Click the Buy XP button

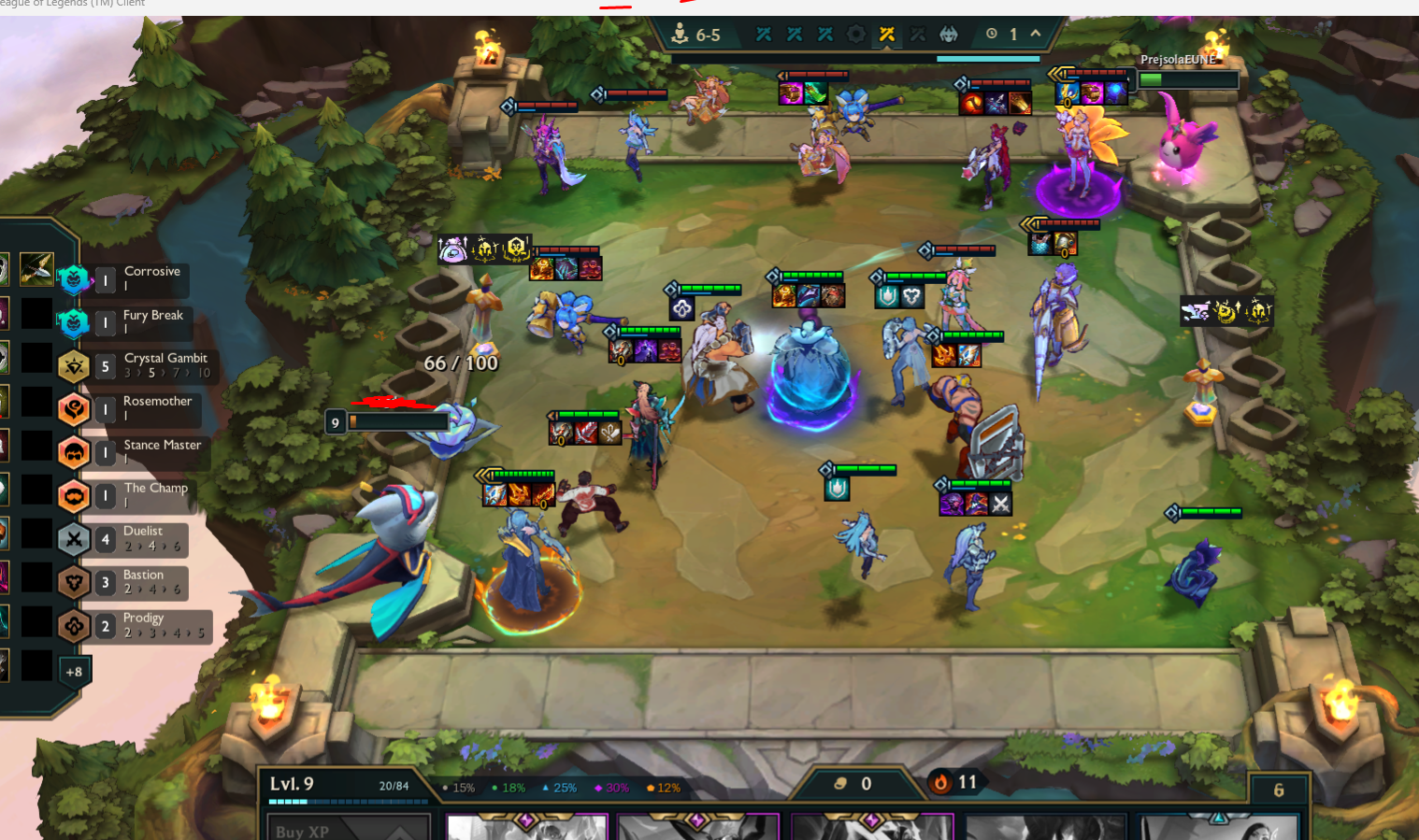coord(348,830)
